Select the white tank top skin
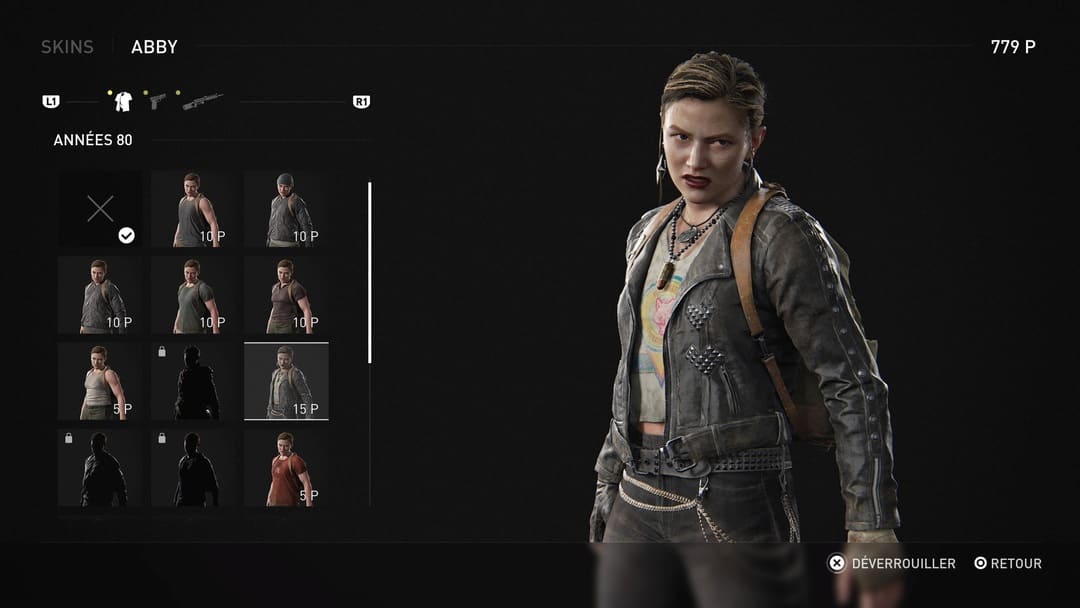 (99, 381)
